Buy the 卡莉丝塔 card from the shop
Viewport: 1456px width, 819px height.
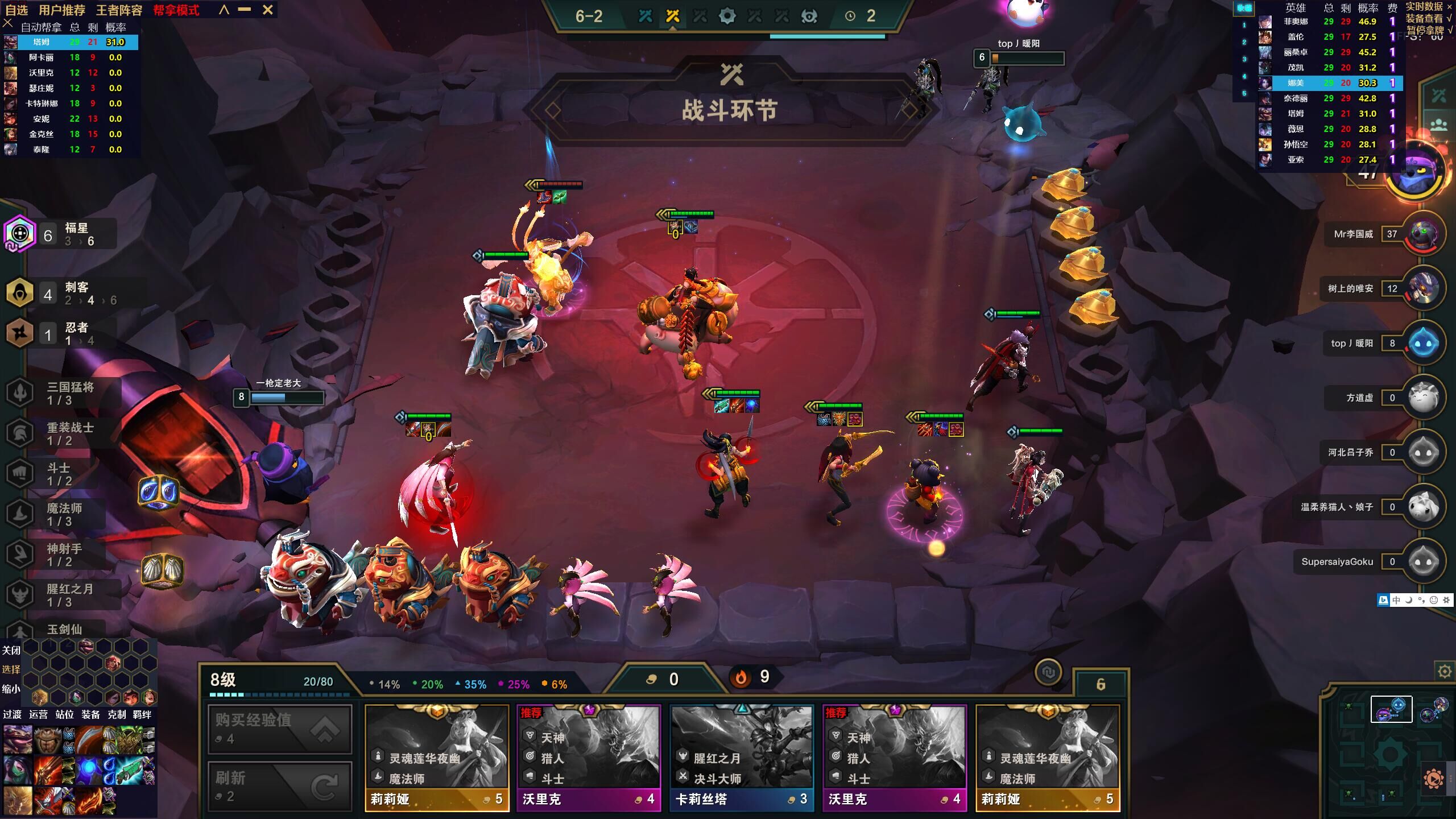pyautogui.click(x=741, y=756)
